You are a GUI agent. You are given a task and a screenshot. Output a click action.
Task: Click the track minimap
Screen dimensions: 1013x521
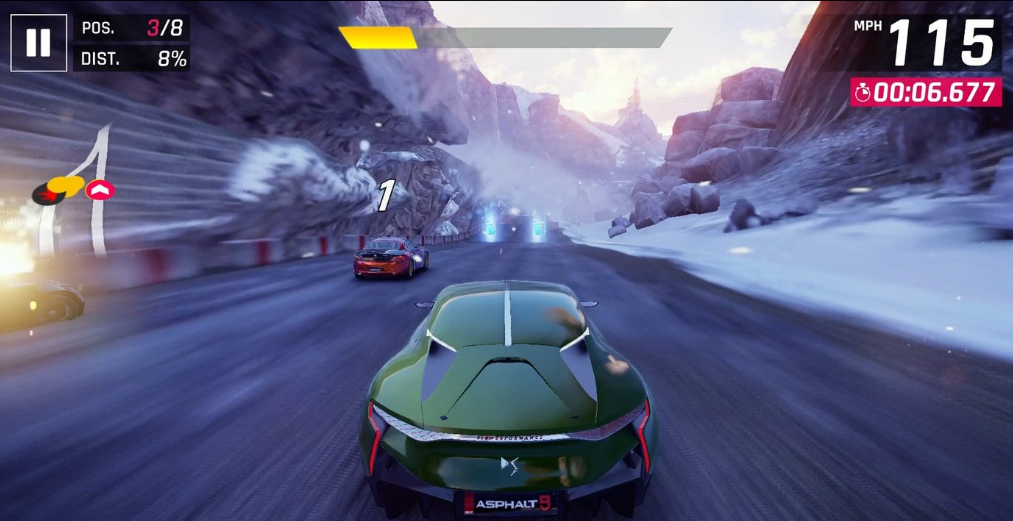(75, 188)
